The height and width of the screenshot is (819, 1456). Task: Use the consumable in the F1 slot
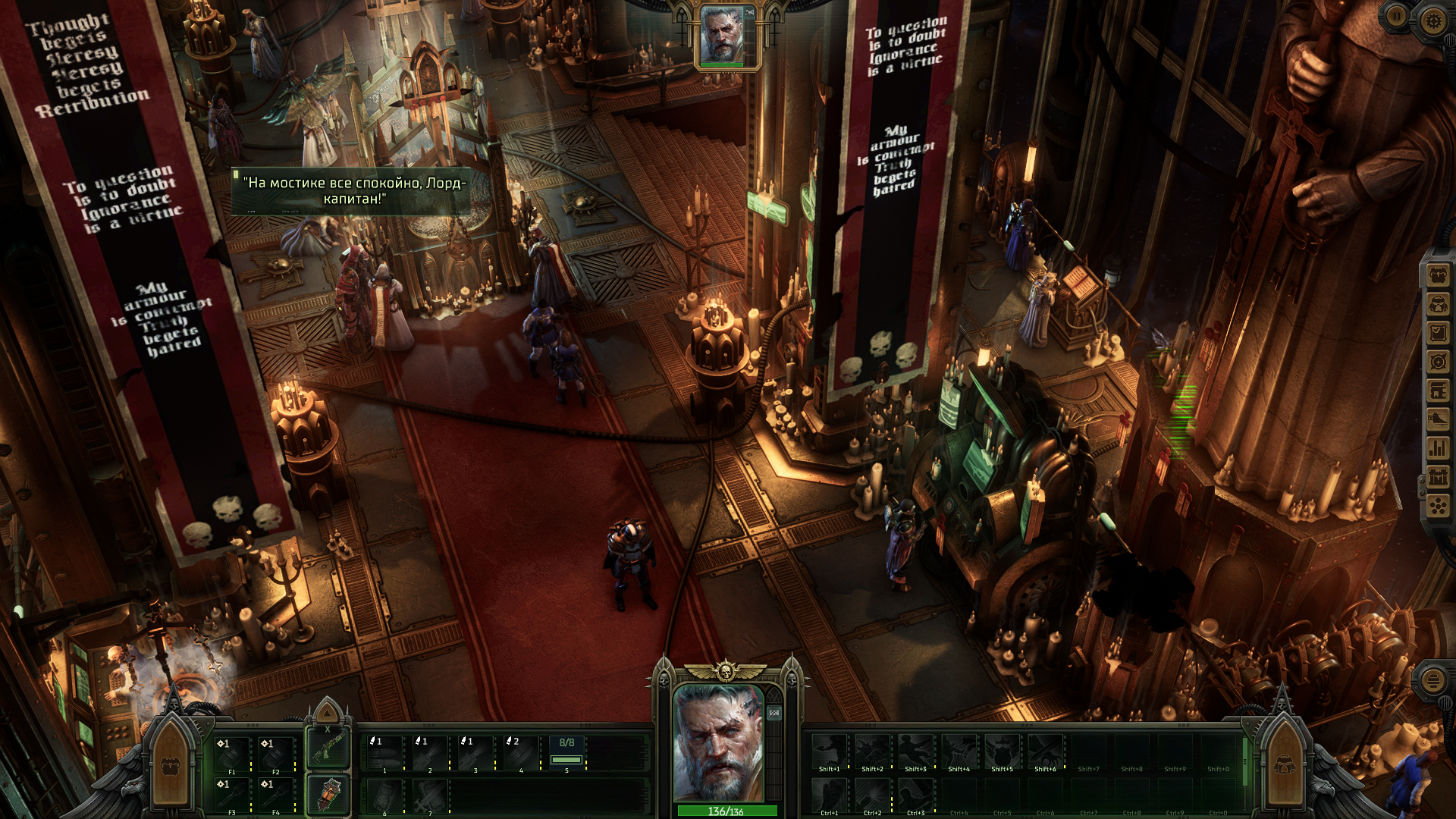tap(232, 755)
